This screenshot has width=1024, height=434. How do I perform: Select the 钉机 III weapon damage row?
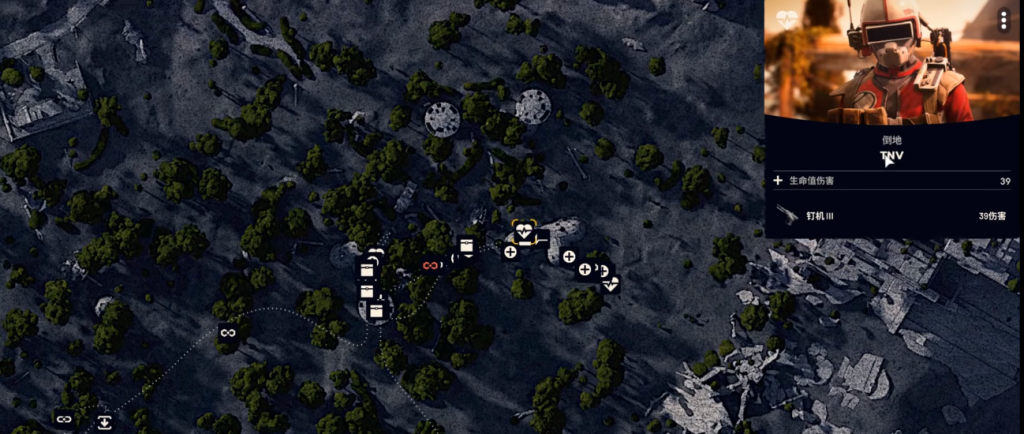(892, 215)
